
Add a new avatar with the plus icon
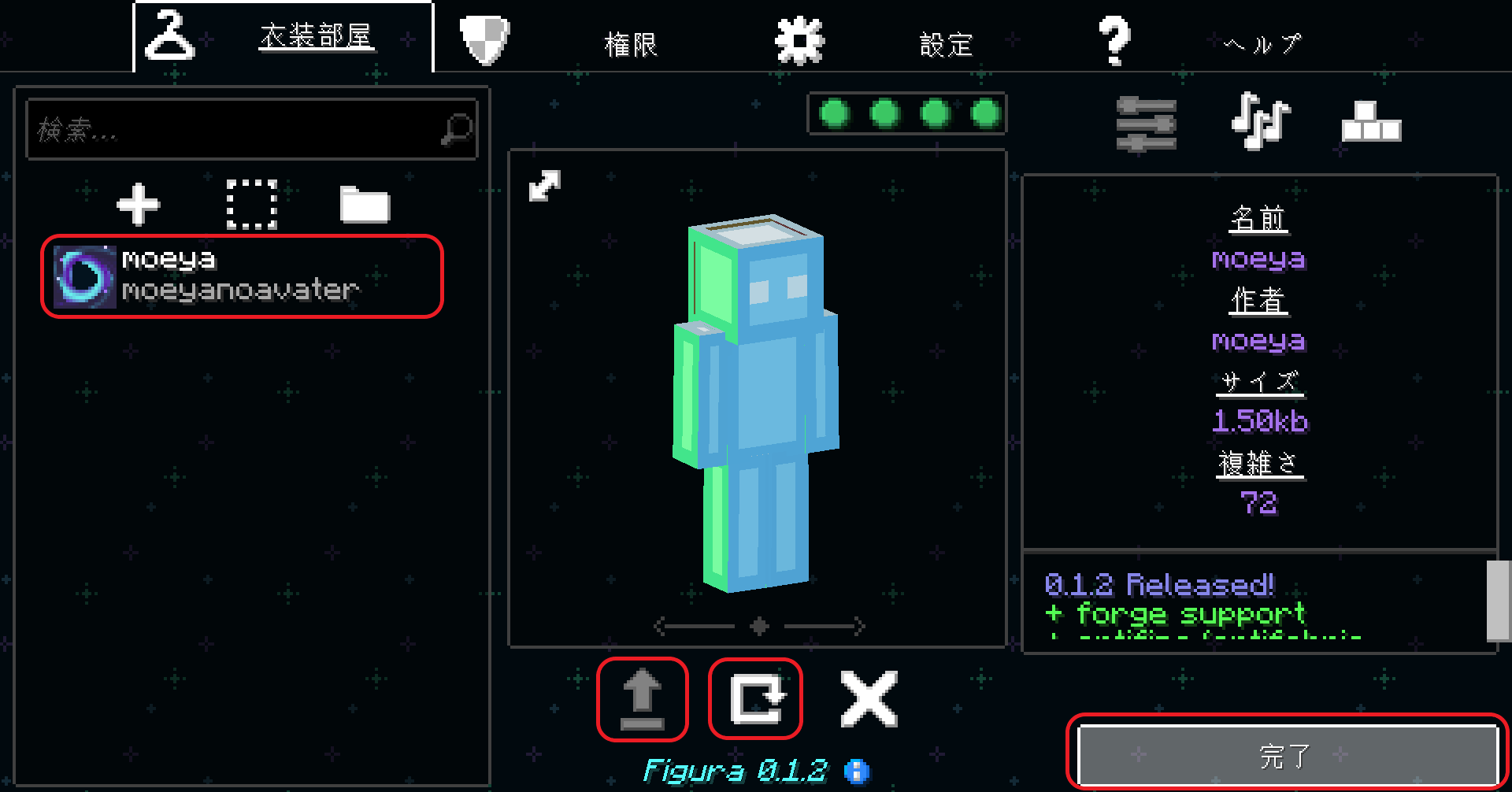click(x=139, y=205)
